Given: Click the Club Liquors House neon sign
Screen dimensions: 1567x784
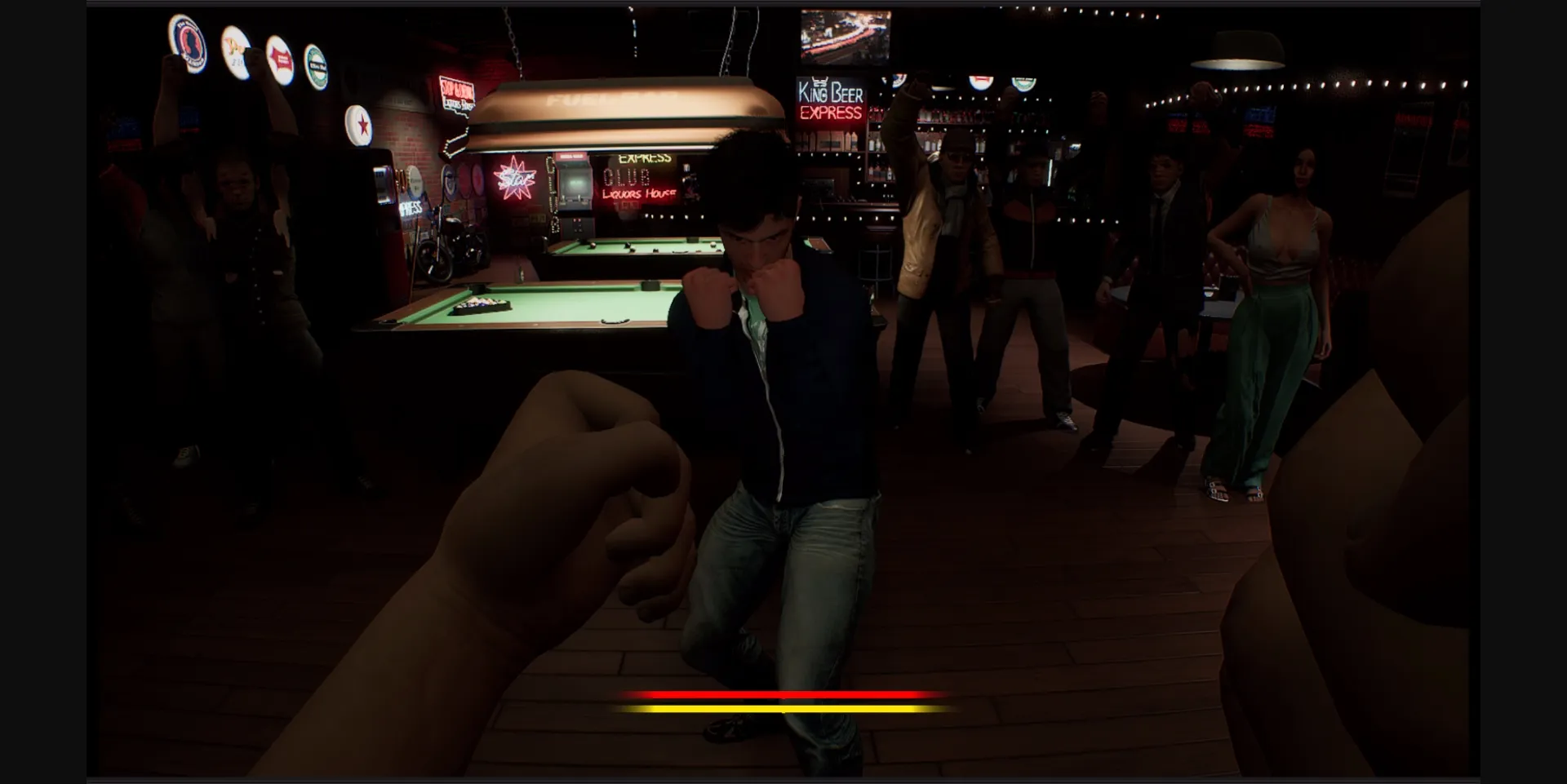Looking at the screenshot, I should (x=637, y=184).
